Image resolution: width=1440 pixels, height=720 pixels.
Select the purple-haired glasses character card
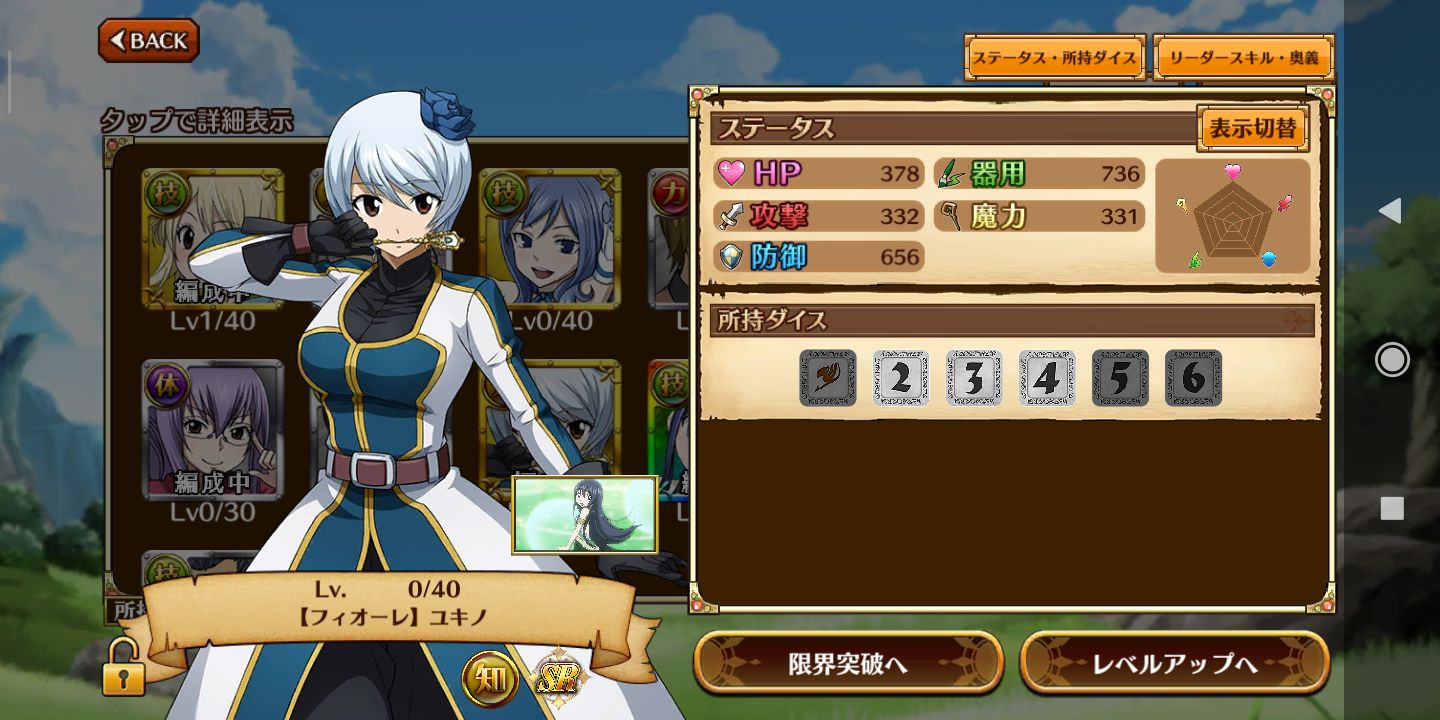click(x=213, y=430)
